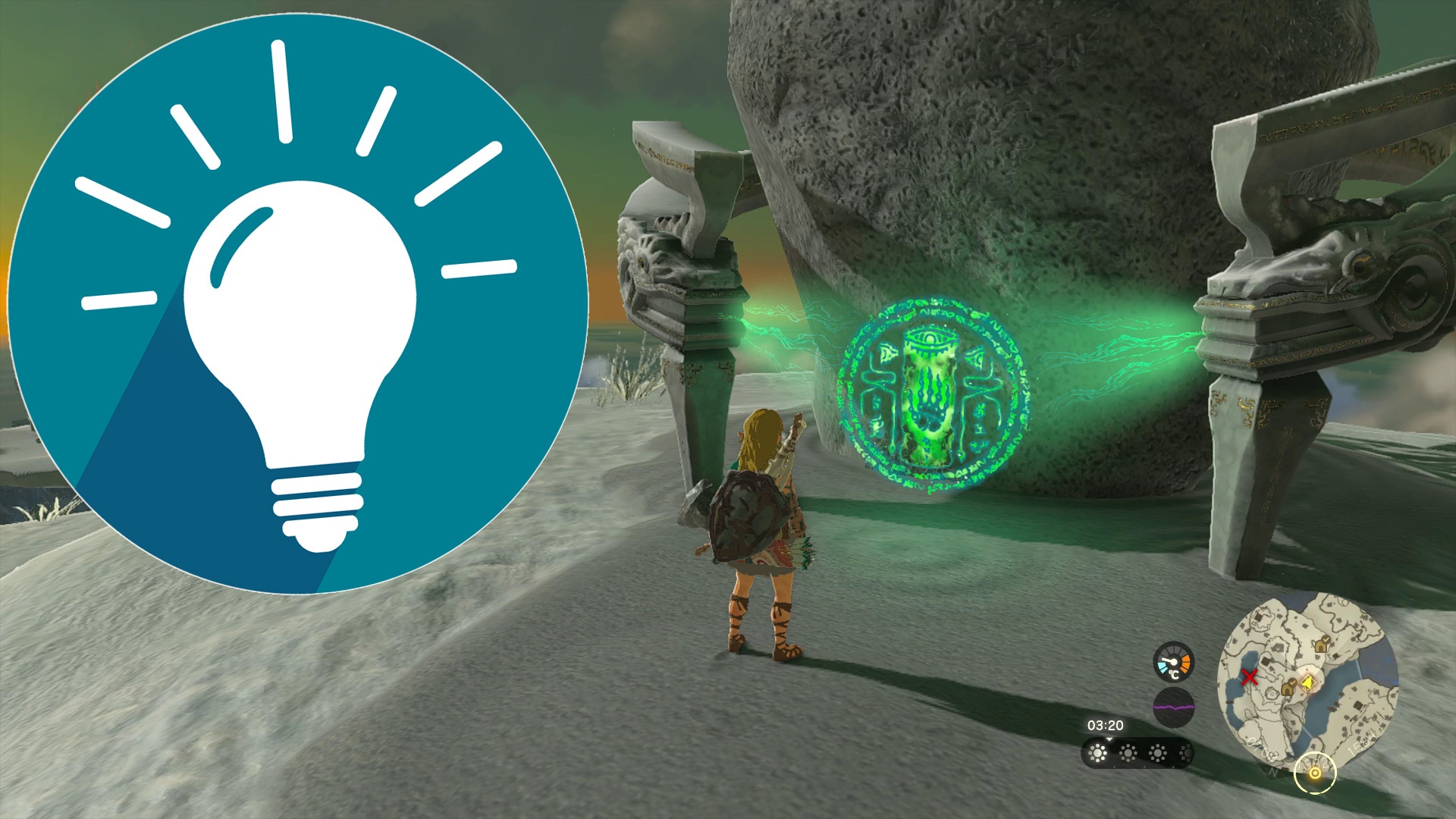Toggle the third weather forecast symbol
This screenshot has height=819, width=1456.
1157,753
